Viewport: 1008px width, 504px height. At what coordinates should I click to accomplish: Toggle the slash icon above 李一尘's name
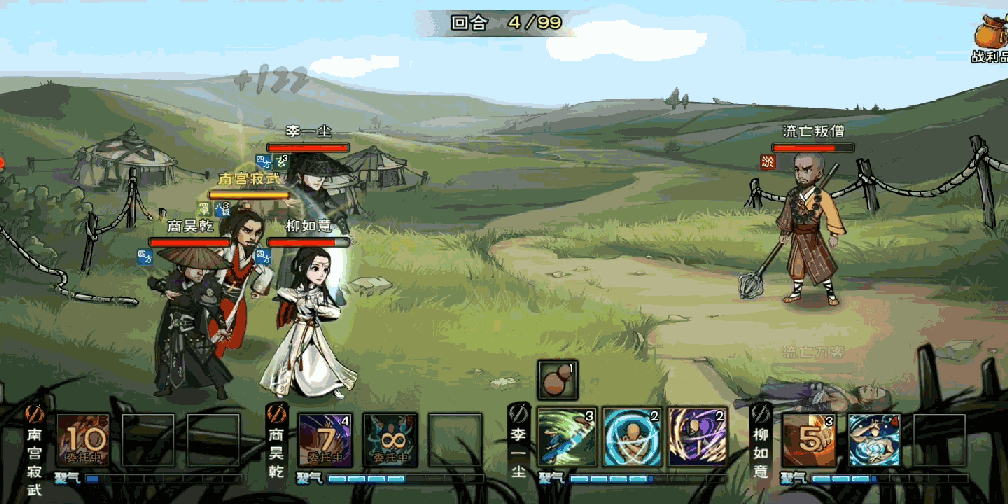point(517,413)
